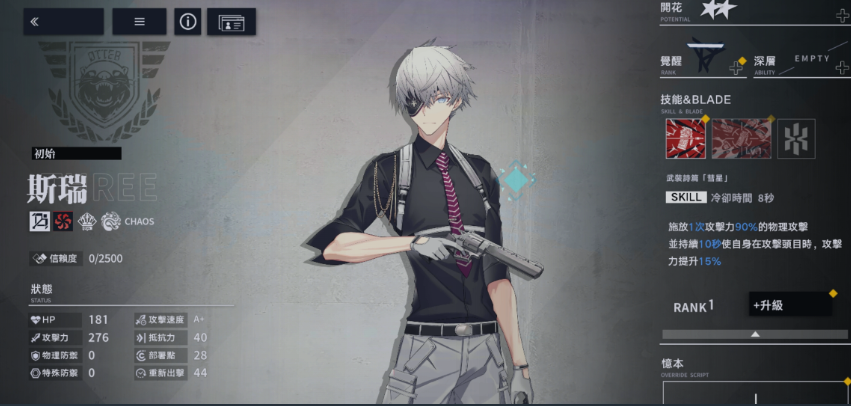This screenshot has height=406, width=851.
Task: Open the 憶本 override script slot
Action: click(755, 393)
